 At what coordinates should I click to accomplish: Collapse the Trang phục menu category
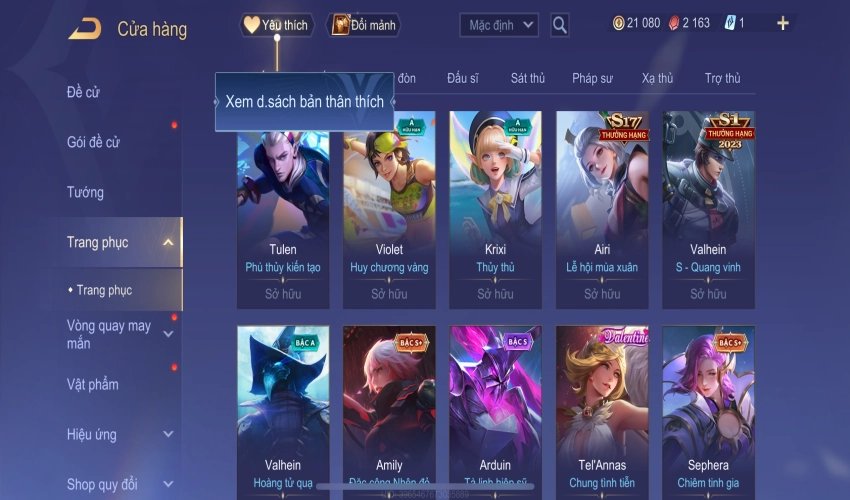point(167,242)
